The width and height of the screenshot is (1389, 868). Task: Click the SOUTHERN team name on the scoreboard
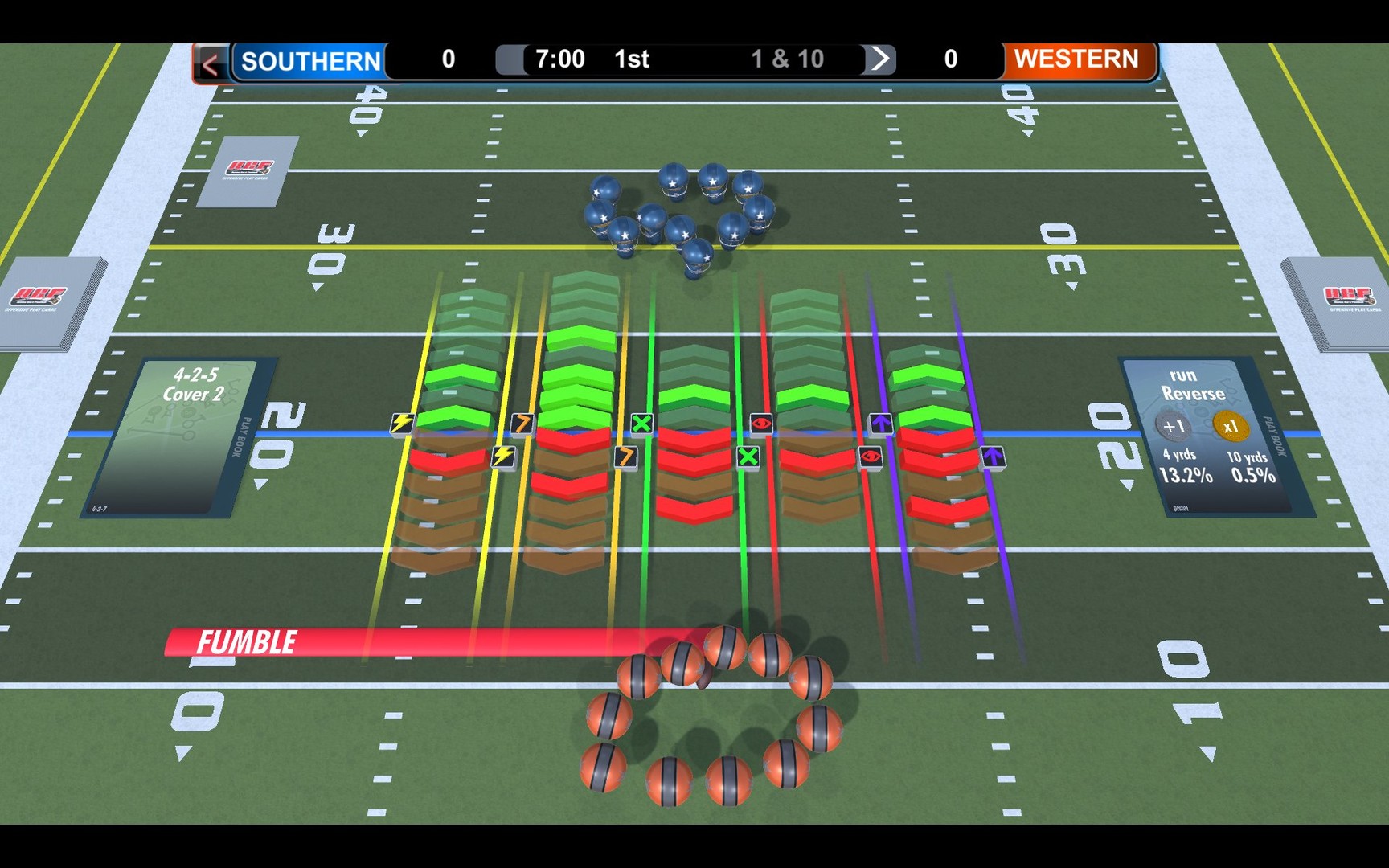point(310,59)
